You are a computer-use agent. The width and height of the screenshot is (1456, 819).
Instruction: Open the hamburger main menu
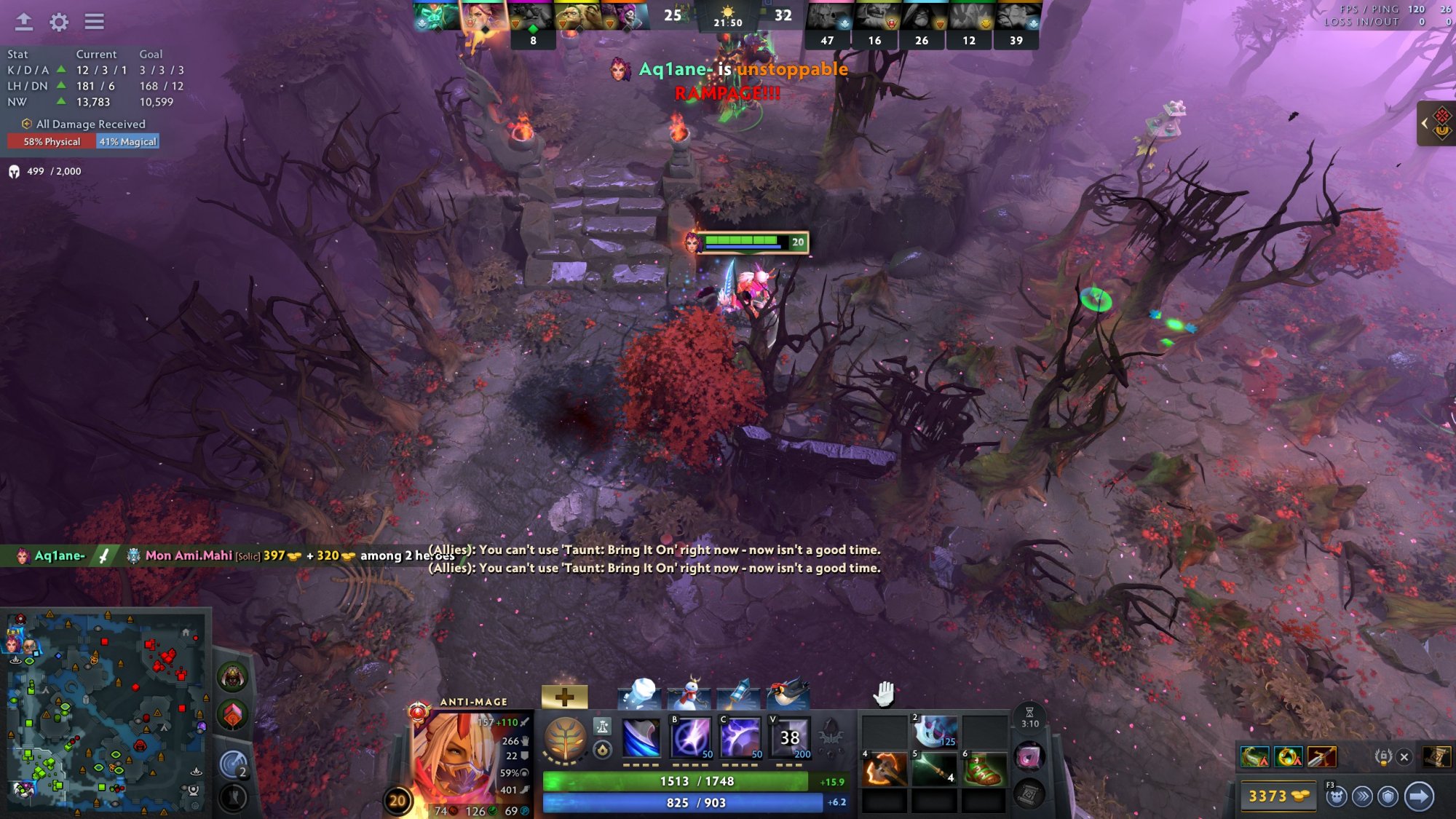point(94,22)
